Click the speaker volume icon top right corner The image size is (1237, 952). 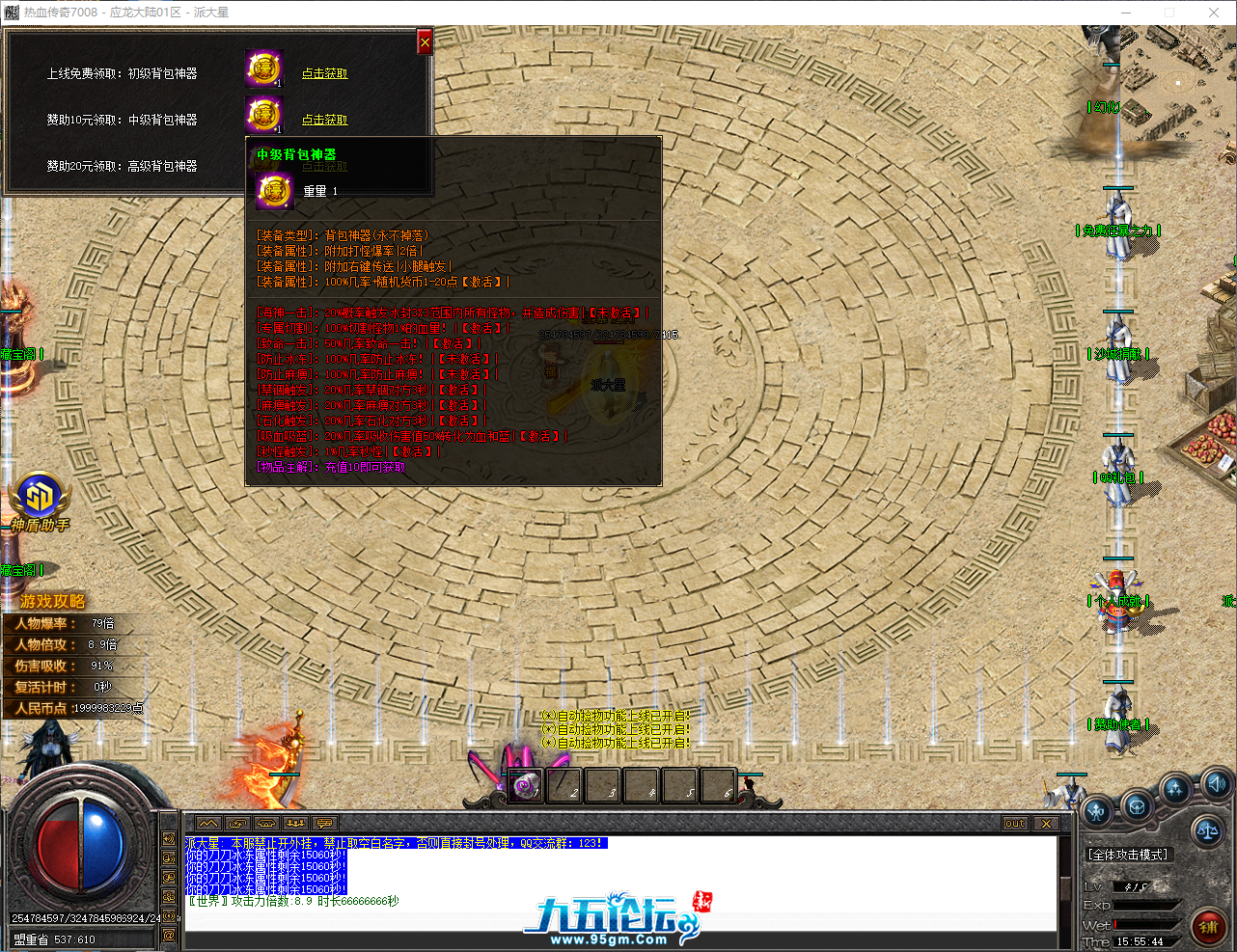(1216, 785)
